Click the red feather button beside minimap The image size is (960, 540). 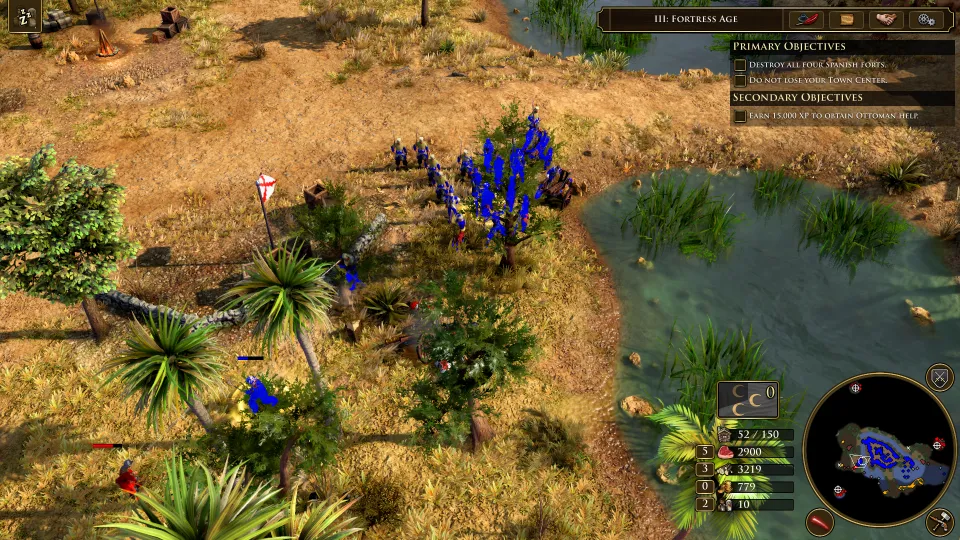[x=821, y=521]
